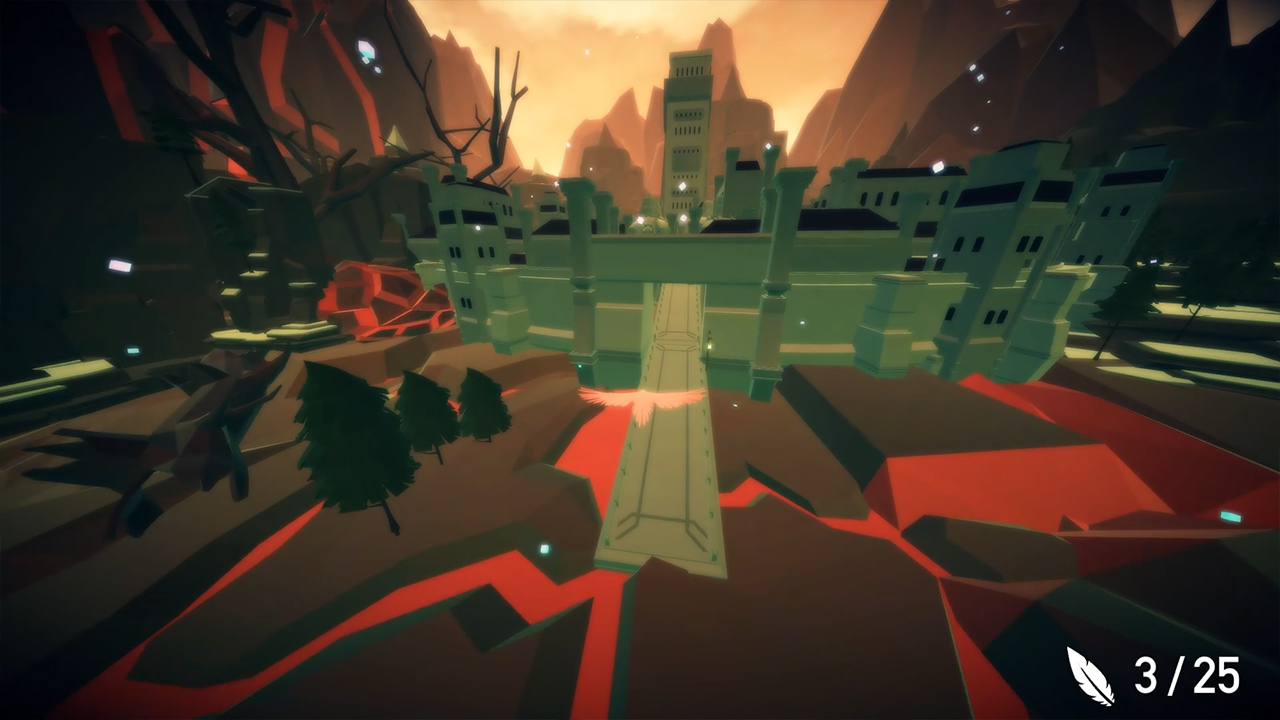Viewport: 1280px width, 720px height.
Task: Select the teal lantern on the gate pillar
Action: [710, 347]
